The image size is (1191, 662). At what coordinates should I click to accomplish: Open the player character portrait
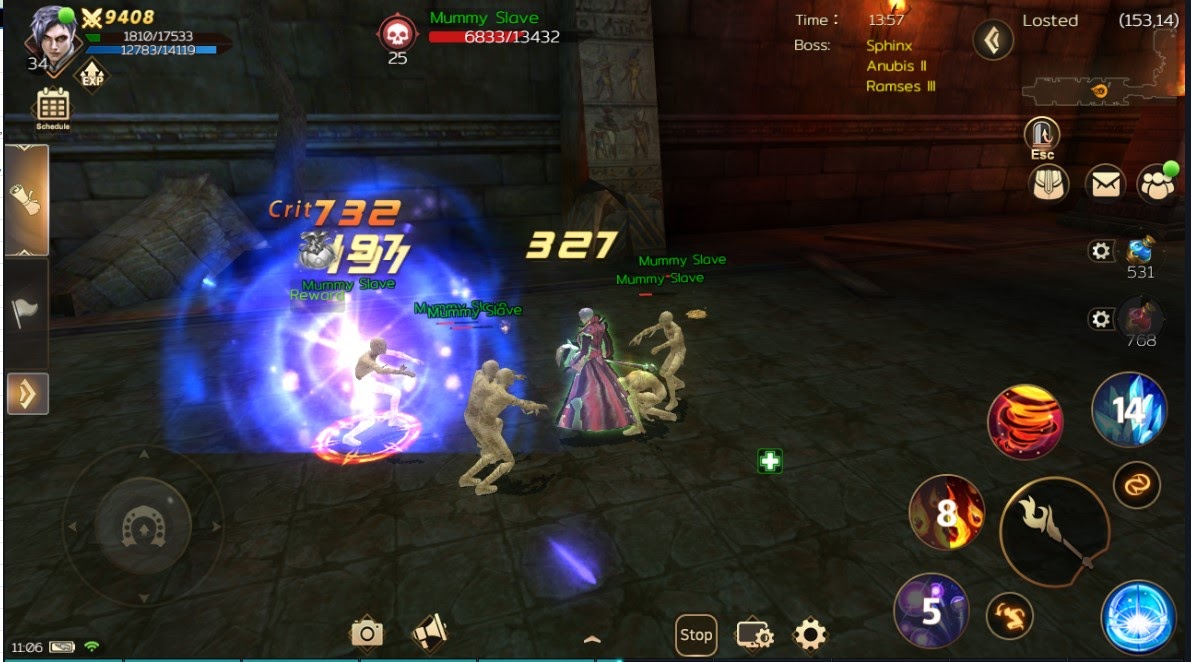coord(50,38)
